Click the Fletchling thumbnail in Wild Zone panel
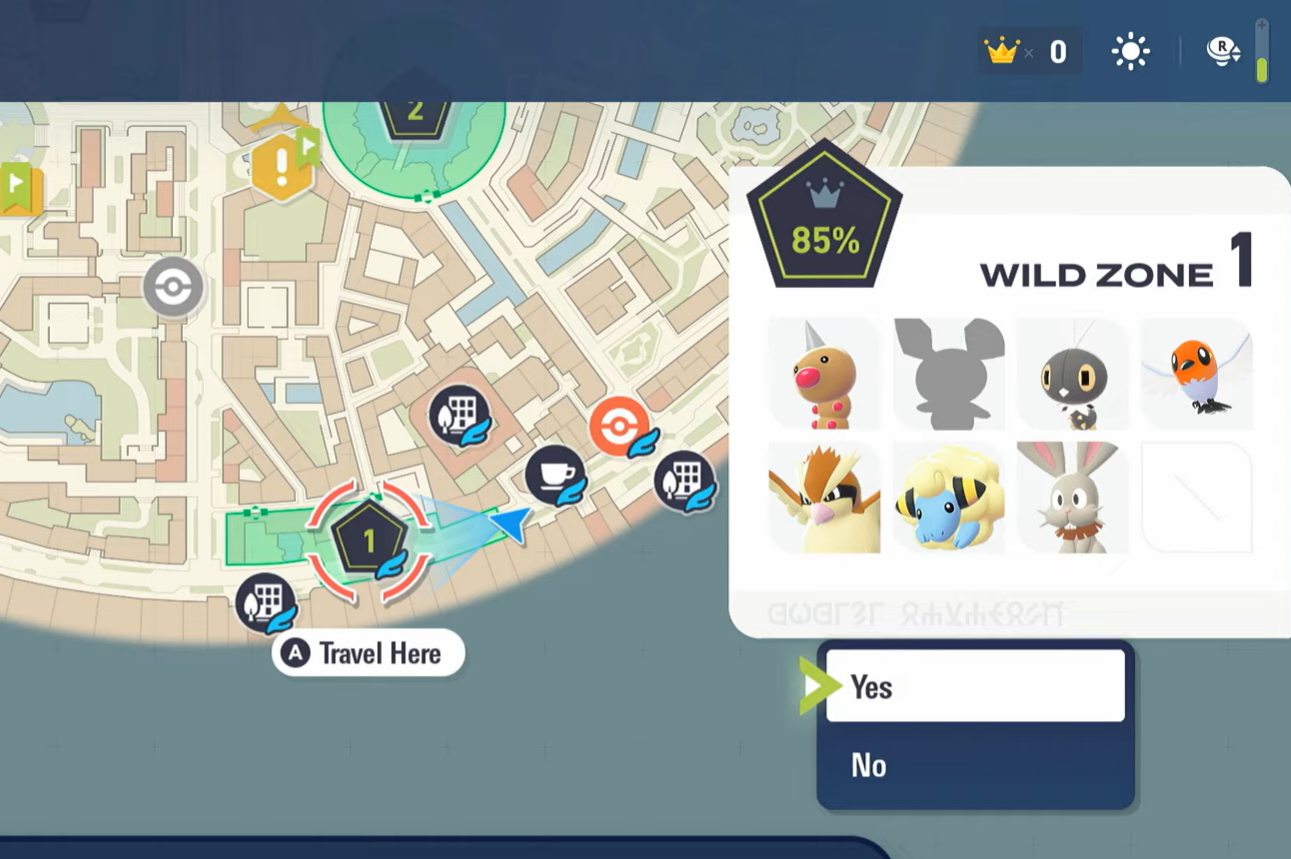1291x859 pixels. 1196,374
